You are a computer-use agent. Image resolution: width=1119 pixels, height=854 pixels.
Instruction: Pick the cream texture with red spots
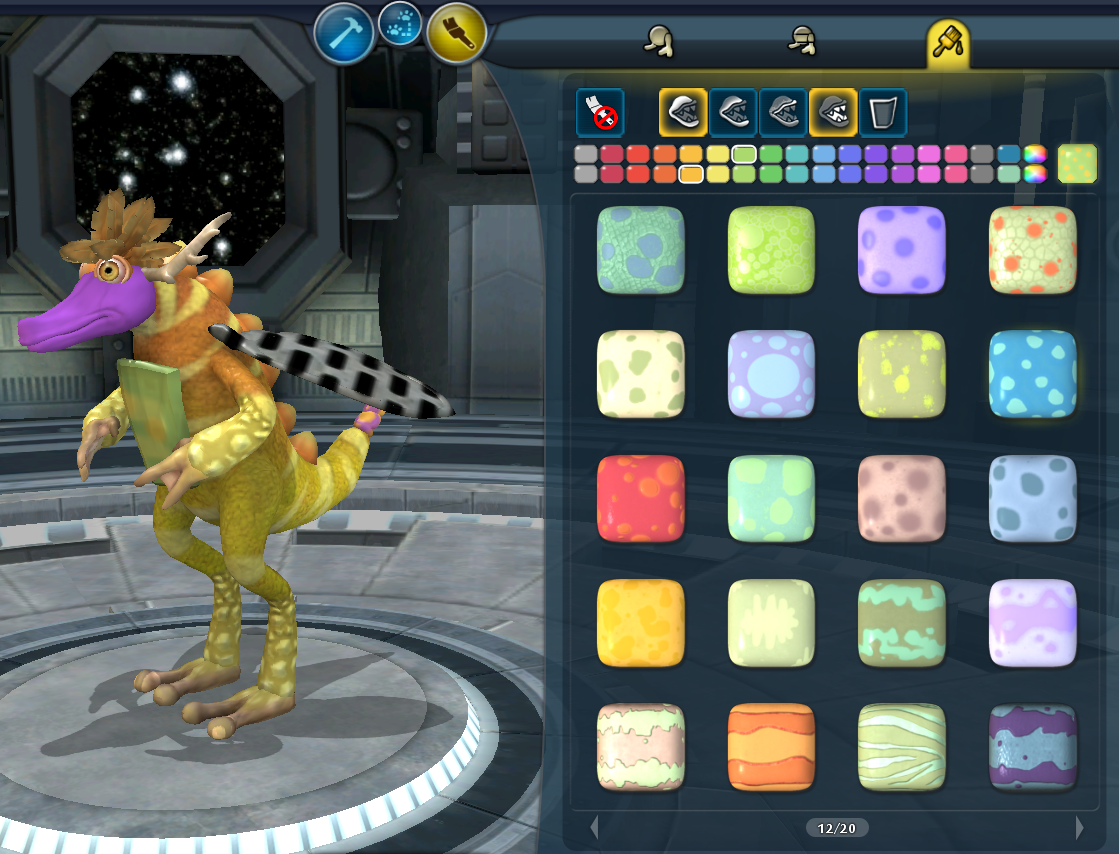click(x=1032, y=250)
